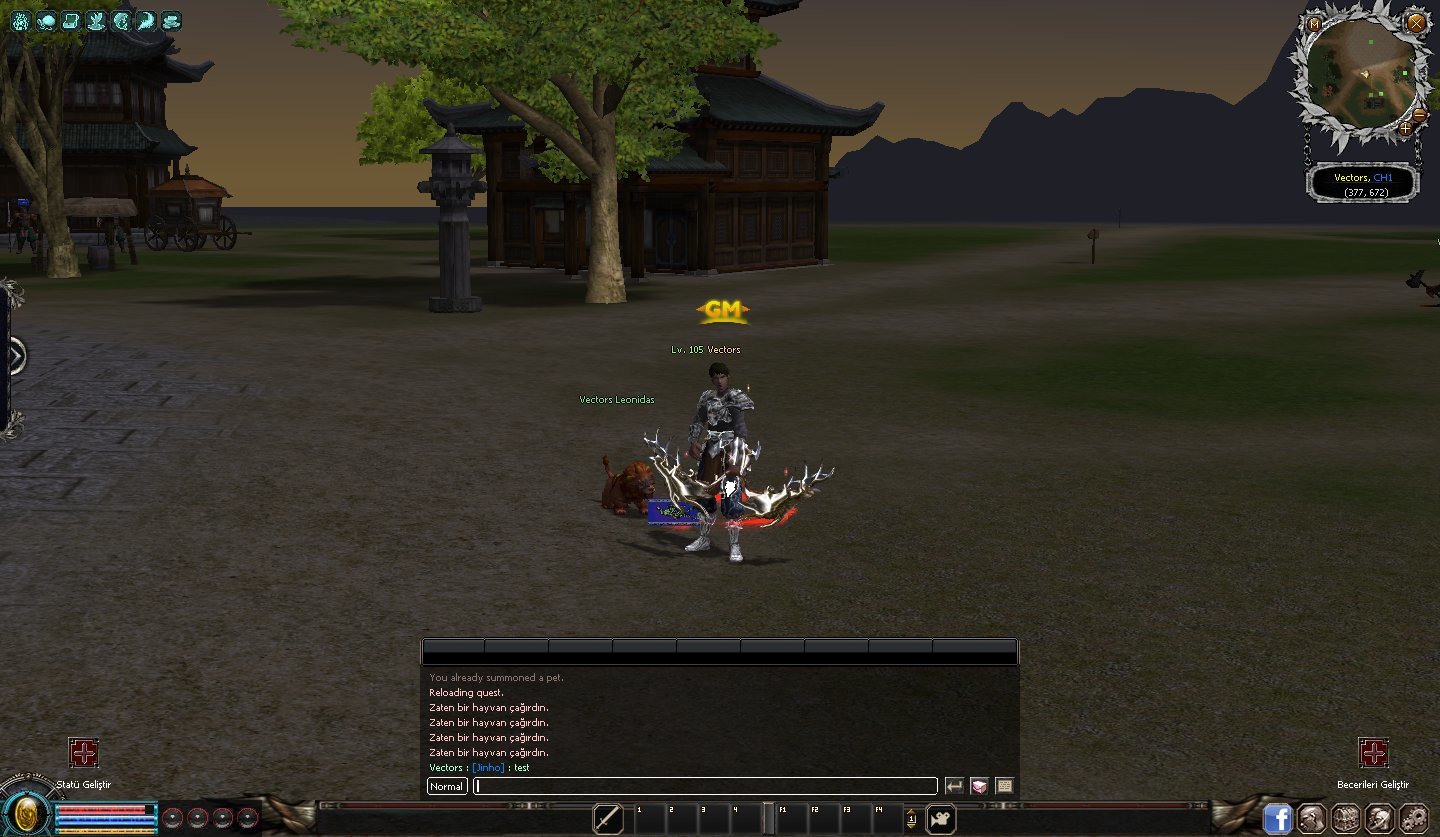Open the character helmet-face menu icon
Screen dimensions: 1440x837
pos(1312,819)
